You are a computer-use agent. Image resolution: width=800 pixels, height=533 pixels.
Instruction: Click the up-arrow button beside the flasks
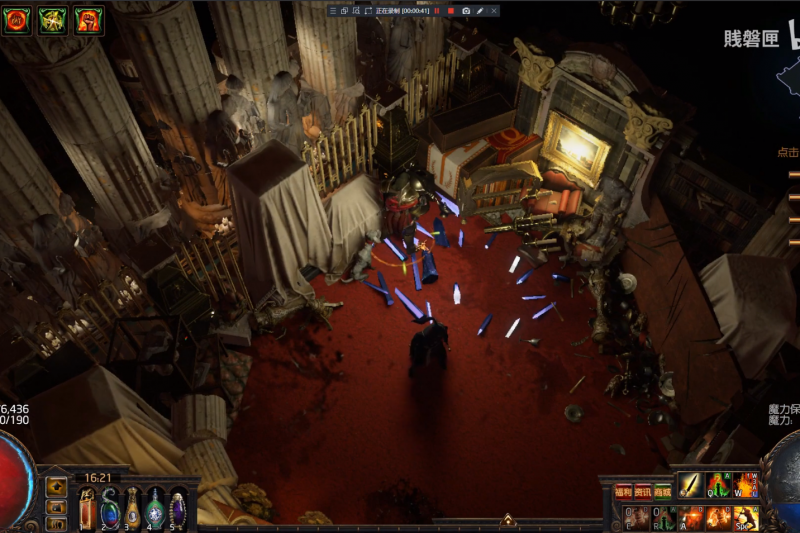tap(57, 487)
